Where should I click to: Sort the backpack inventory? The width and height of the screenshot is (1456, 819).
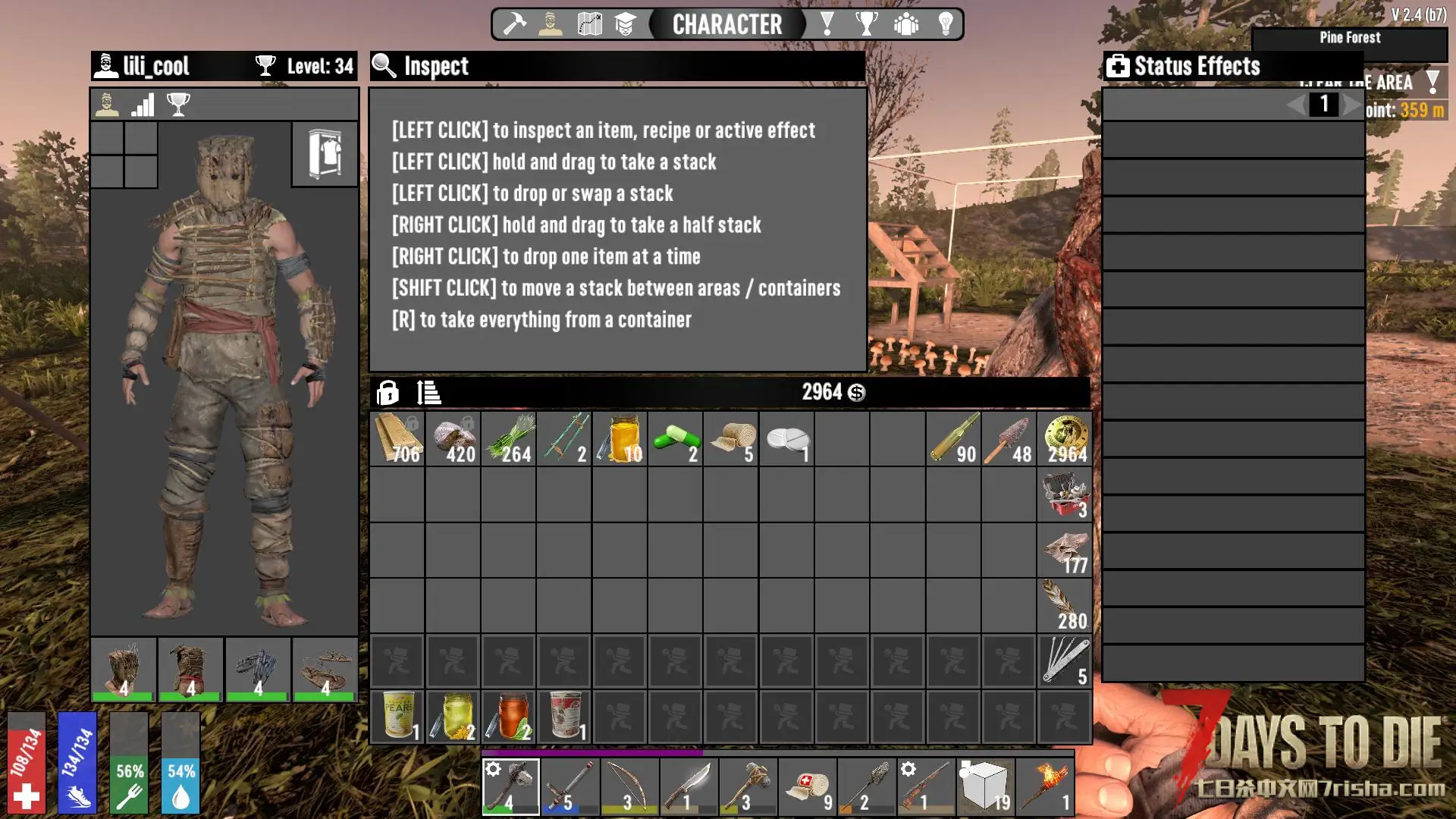point(428,393)
